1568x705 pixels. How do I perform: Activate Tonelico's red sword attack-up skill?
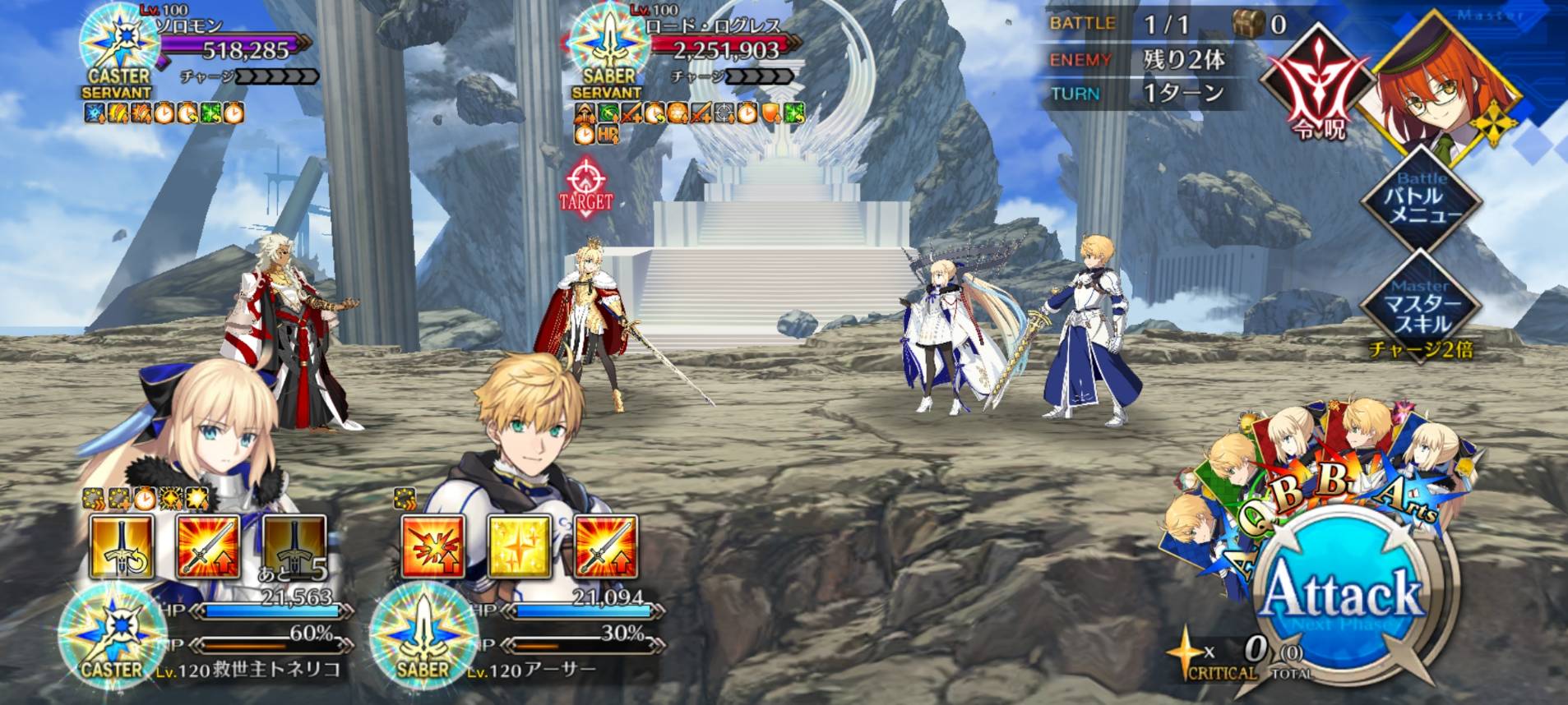208,546
